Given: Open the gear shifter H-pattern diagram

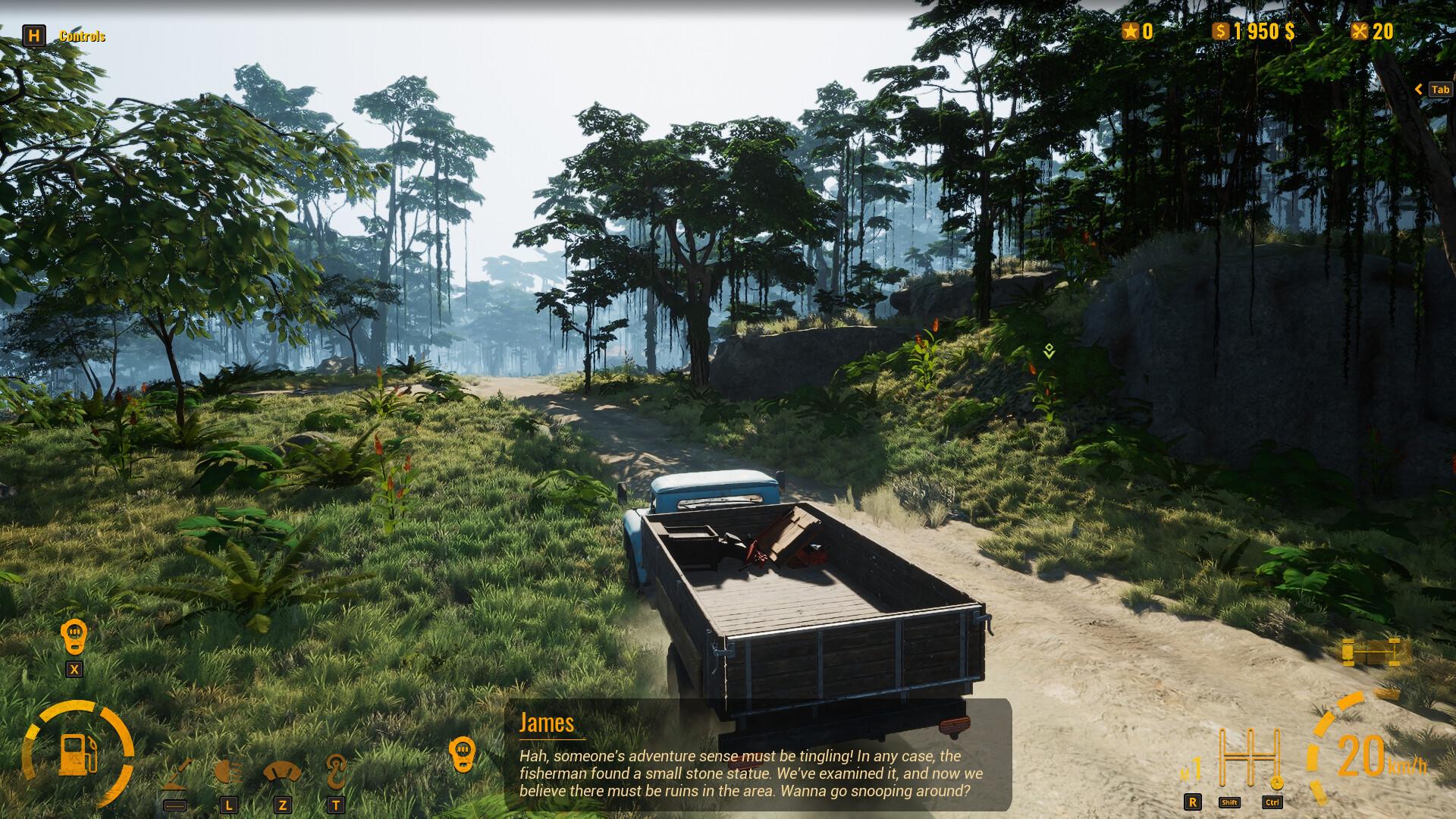Looking at the screenshot, I should click(1250, 757).
